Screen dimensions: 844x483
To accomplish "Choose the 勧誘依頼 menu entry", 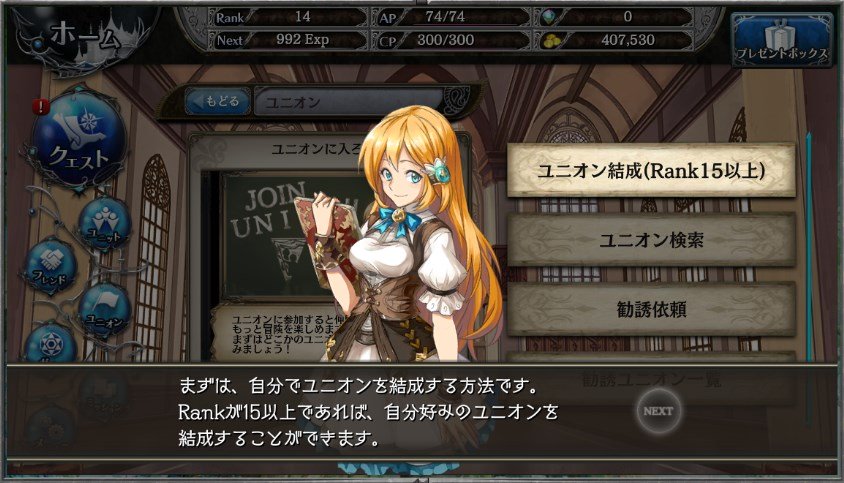I will point(651,309).
